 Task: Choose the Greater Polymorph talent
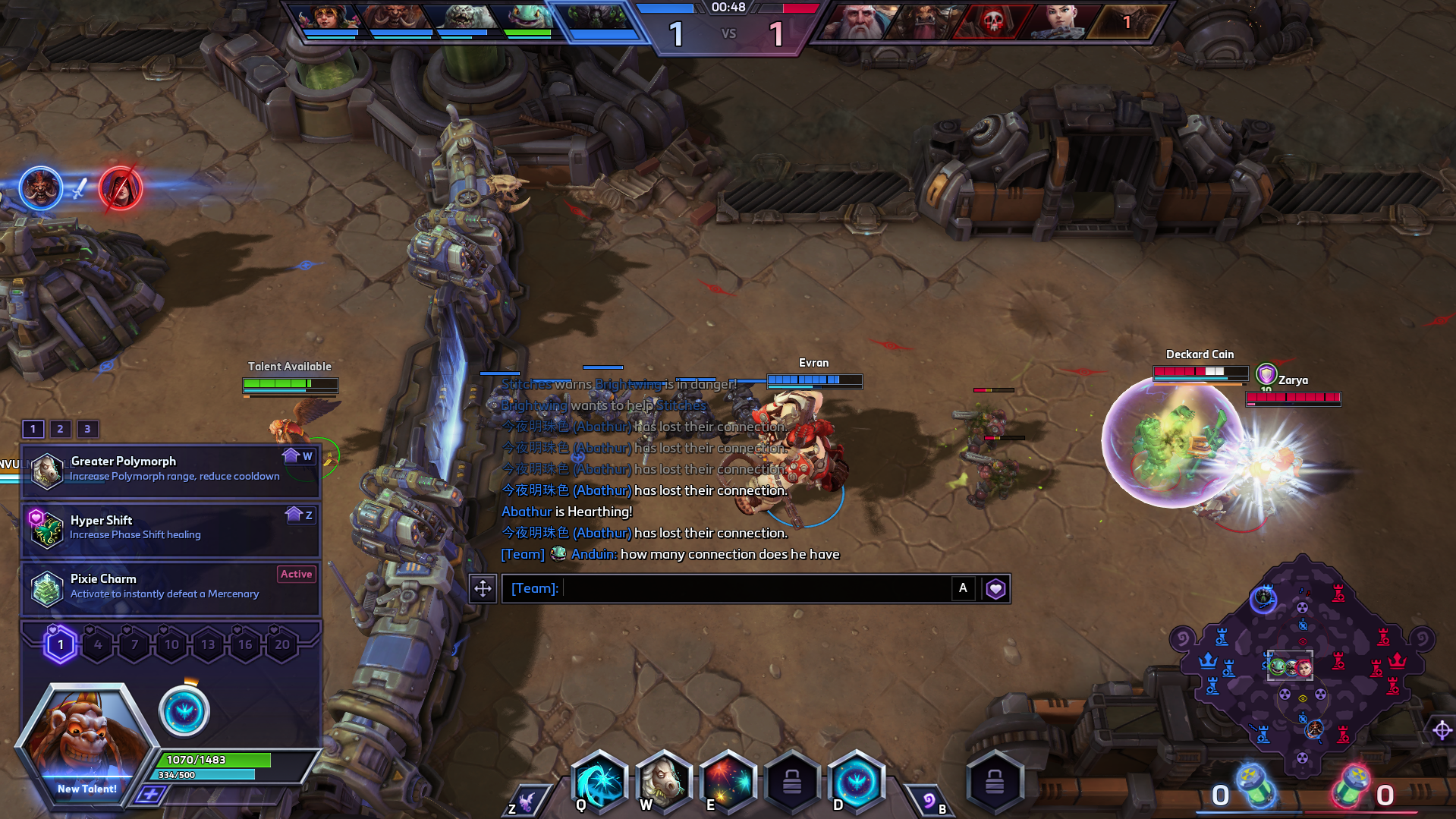pos(171,470)
